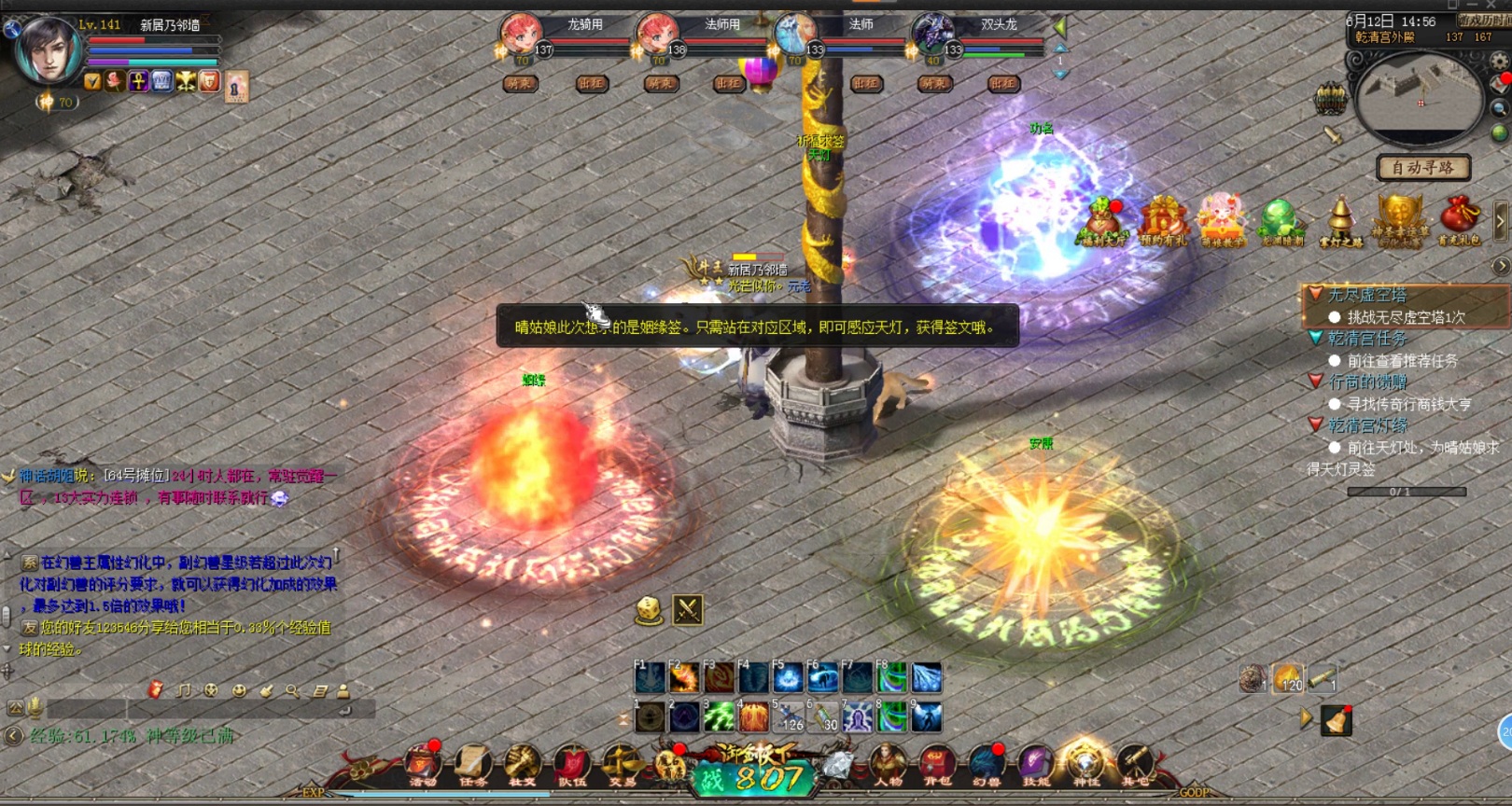Toggle the crossed swords combat mode icon
The width and height of the screenshot is (1512, 806).
tap(688, 610)
